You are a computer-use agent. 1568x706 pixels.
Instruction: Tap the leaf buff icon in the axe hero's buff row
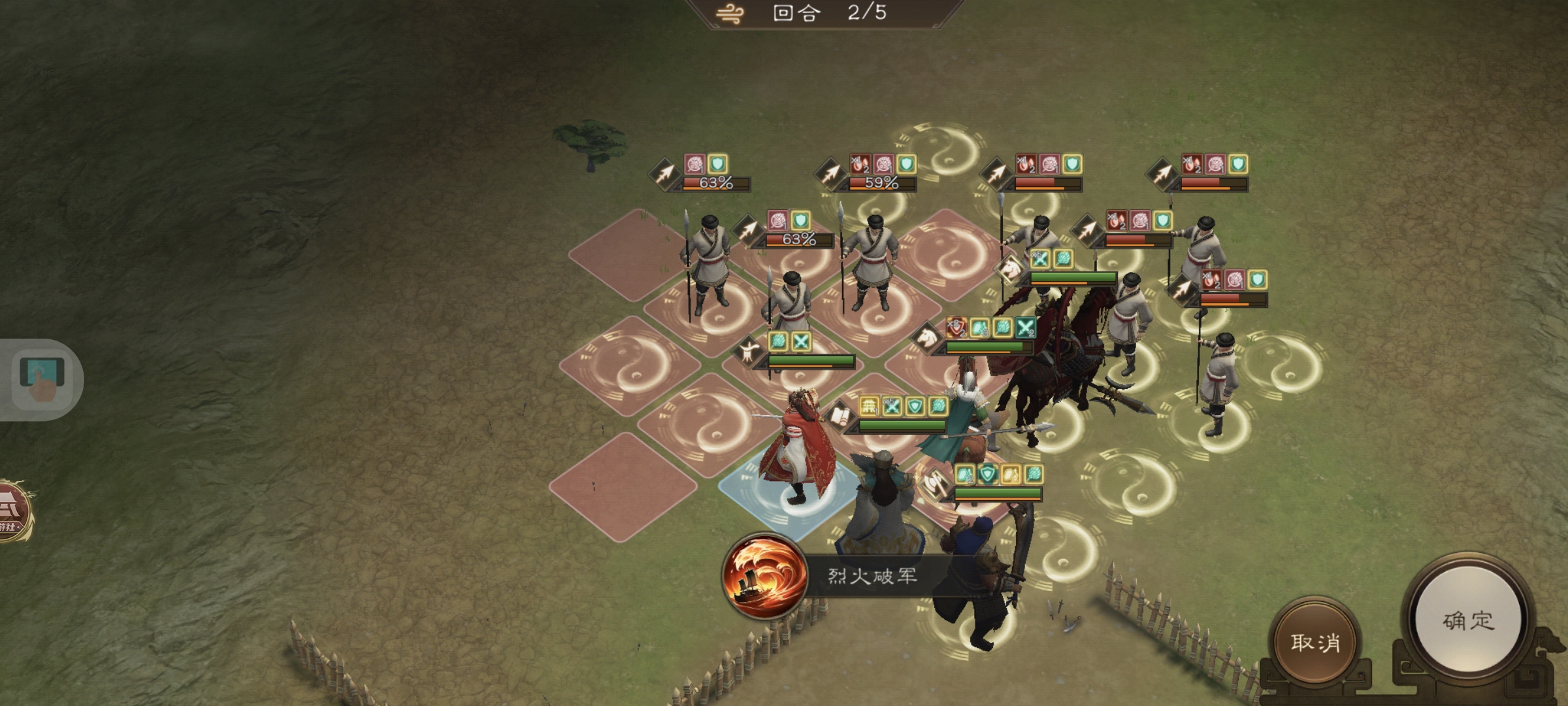click(x=1034, y=475)
